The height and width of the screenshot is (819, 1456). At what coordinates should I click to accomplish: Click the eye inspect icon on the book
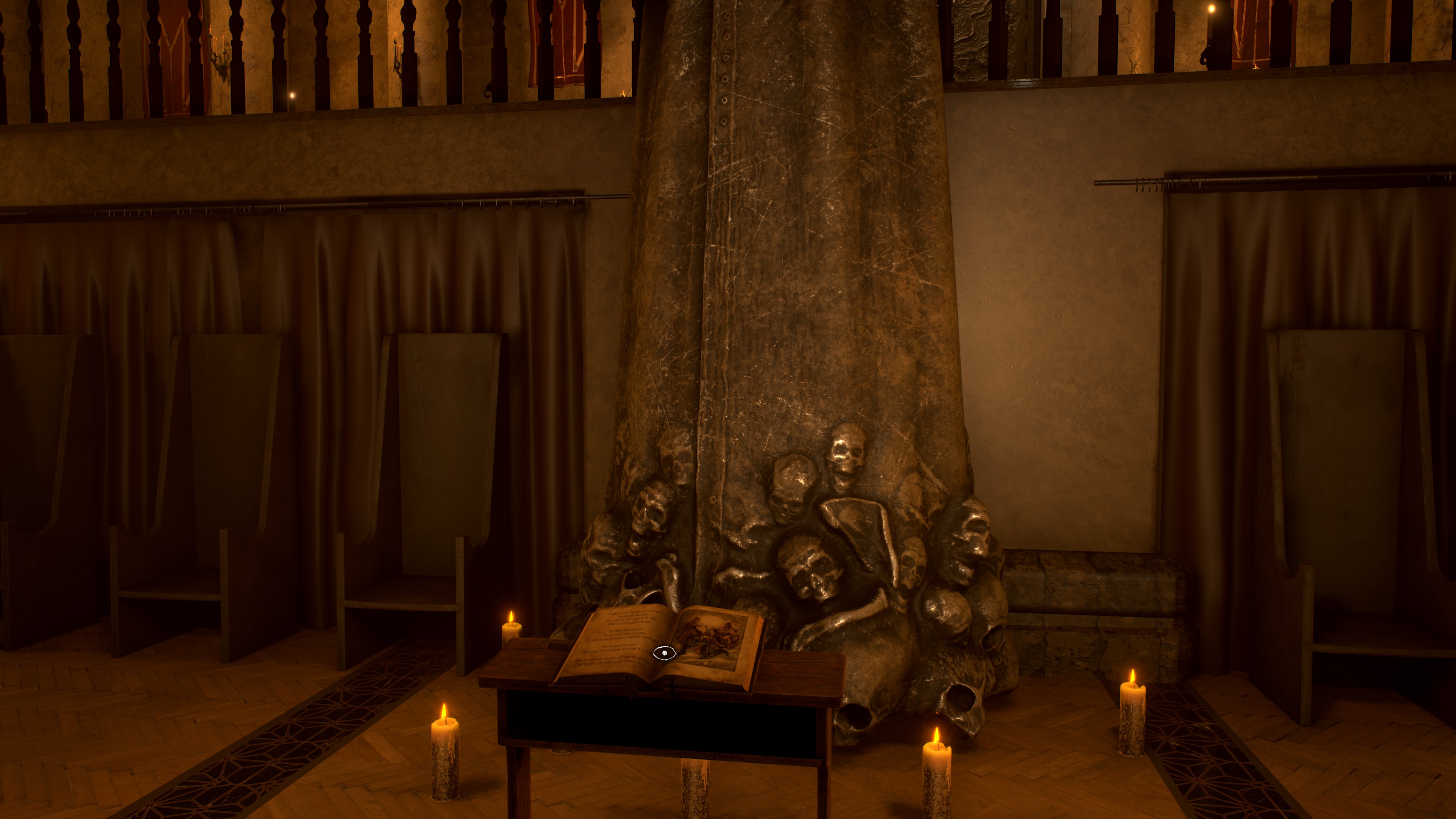tap(664, 653)
